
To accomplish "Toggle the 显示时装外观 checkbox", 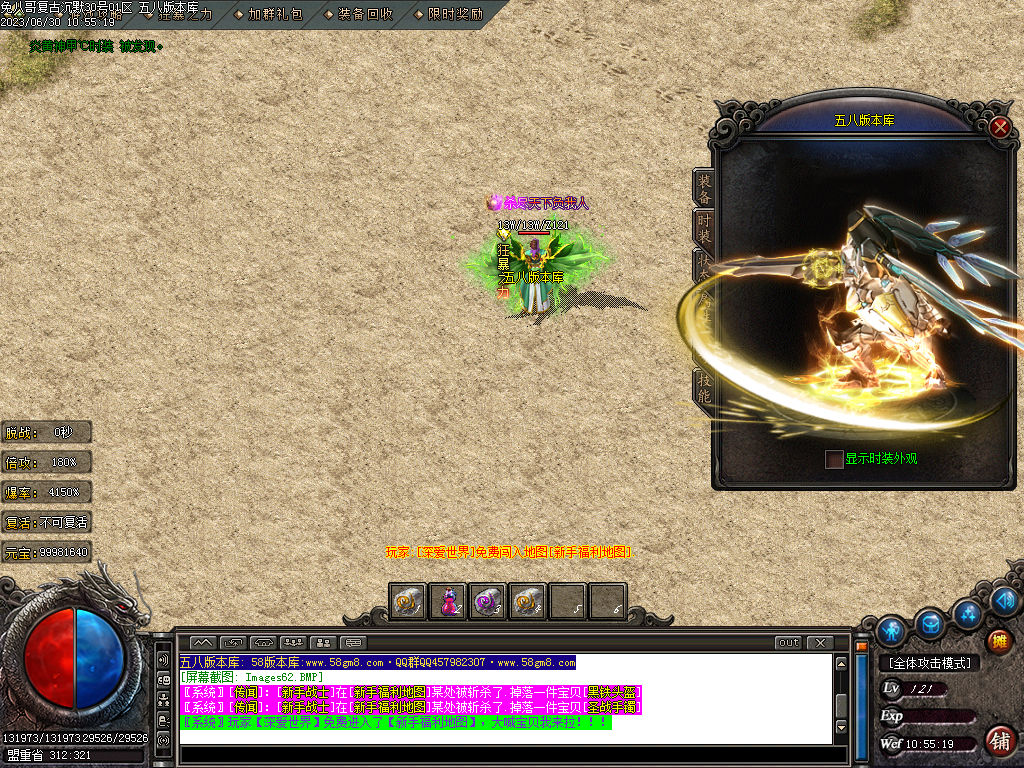I will (x=834, y=459).
